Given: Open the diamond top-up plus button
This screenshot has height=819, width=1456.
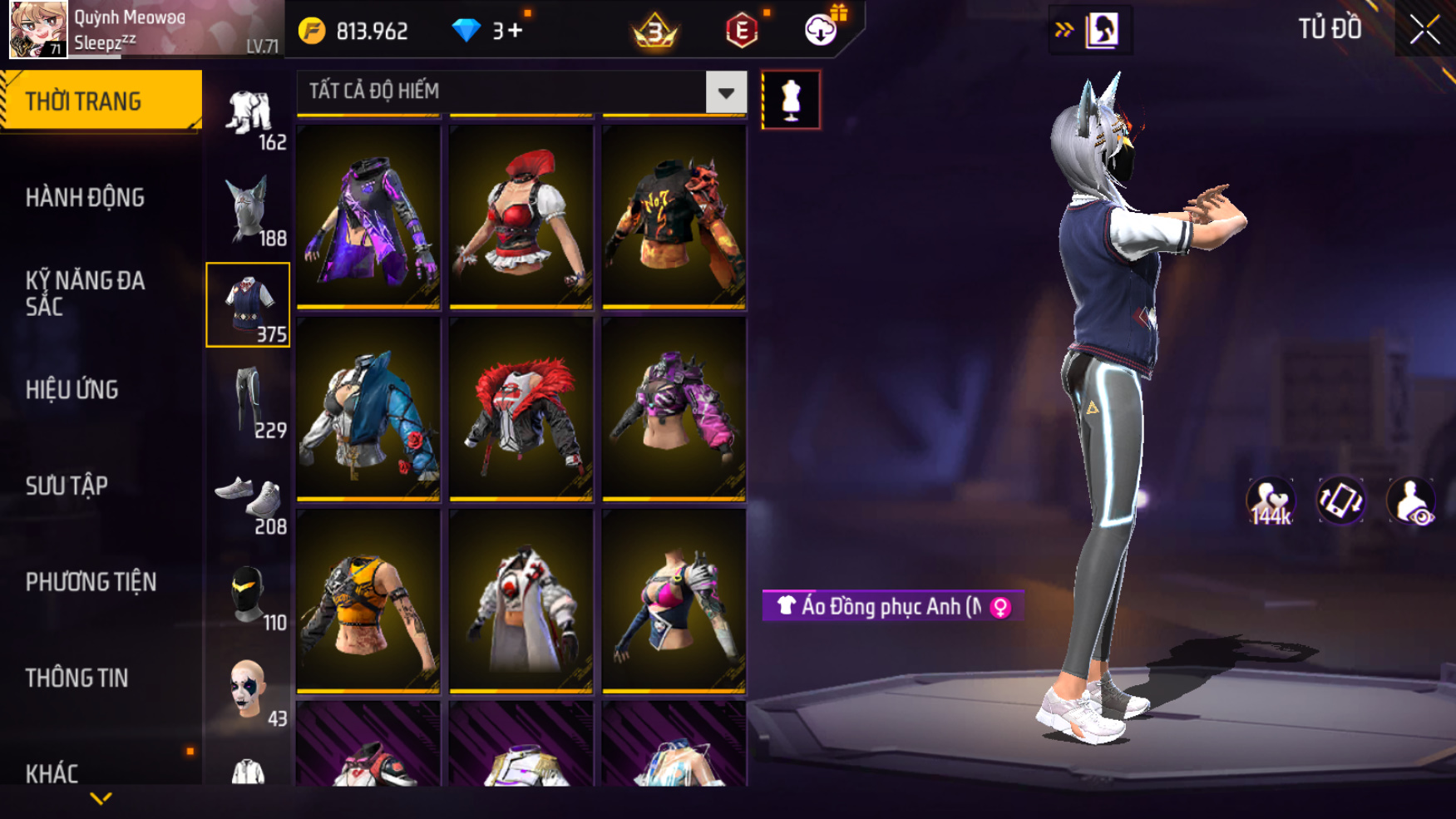Looking at the screenshot, I should pyautogui.click(x=515, y=32).
